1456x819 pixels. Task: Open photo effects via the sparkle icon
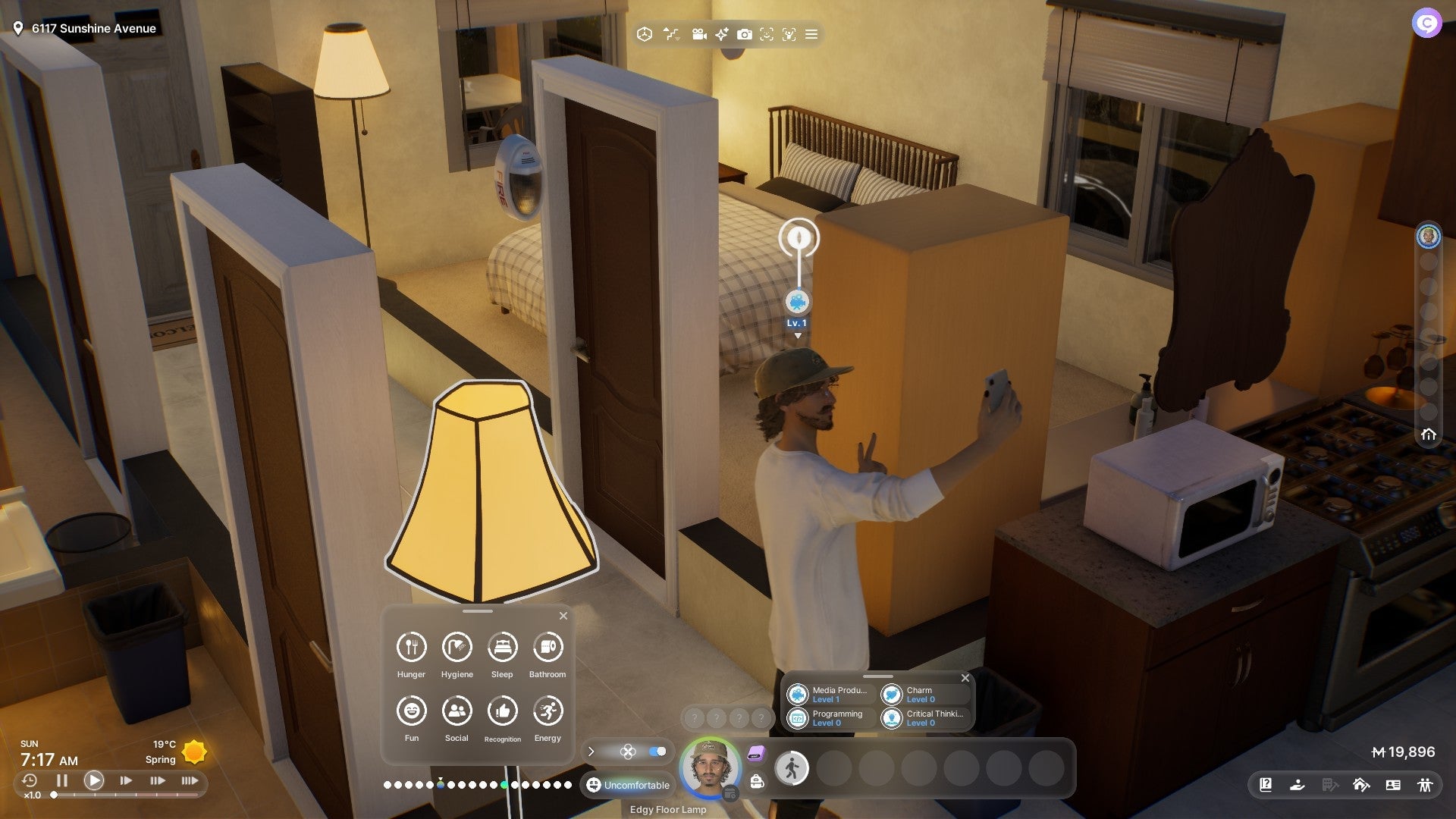[x=720, y=34]
